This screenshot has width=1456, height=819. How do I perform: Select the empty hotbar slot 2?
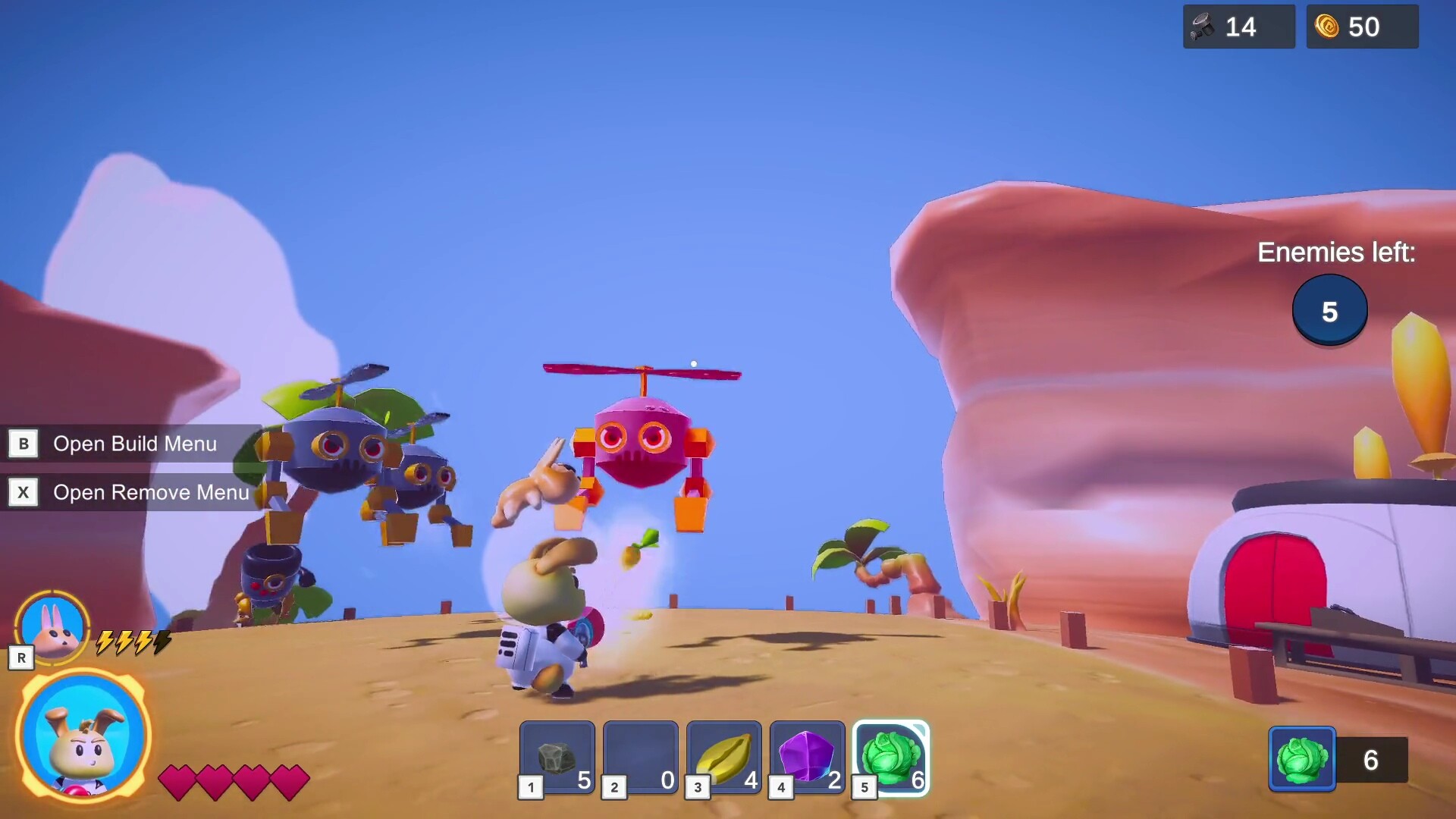641,757
